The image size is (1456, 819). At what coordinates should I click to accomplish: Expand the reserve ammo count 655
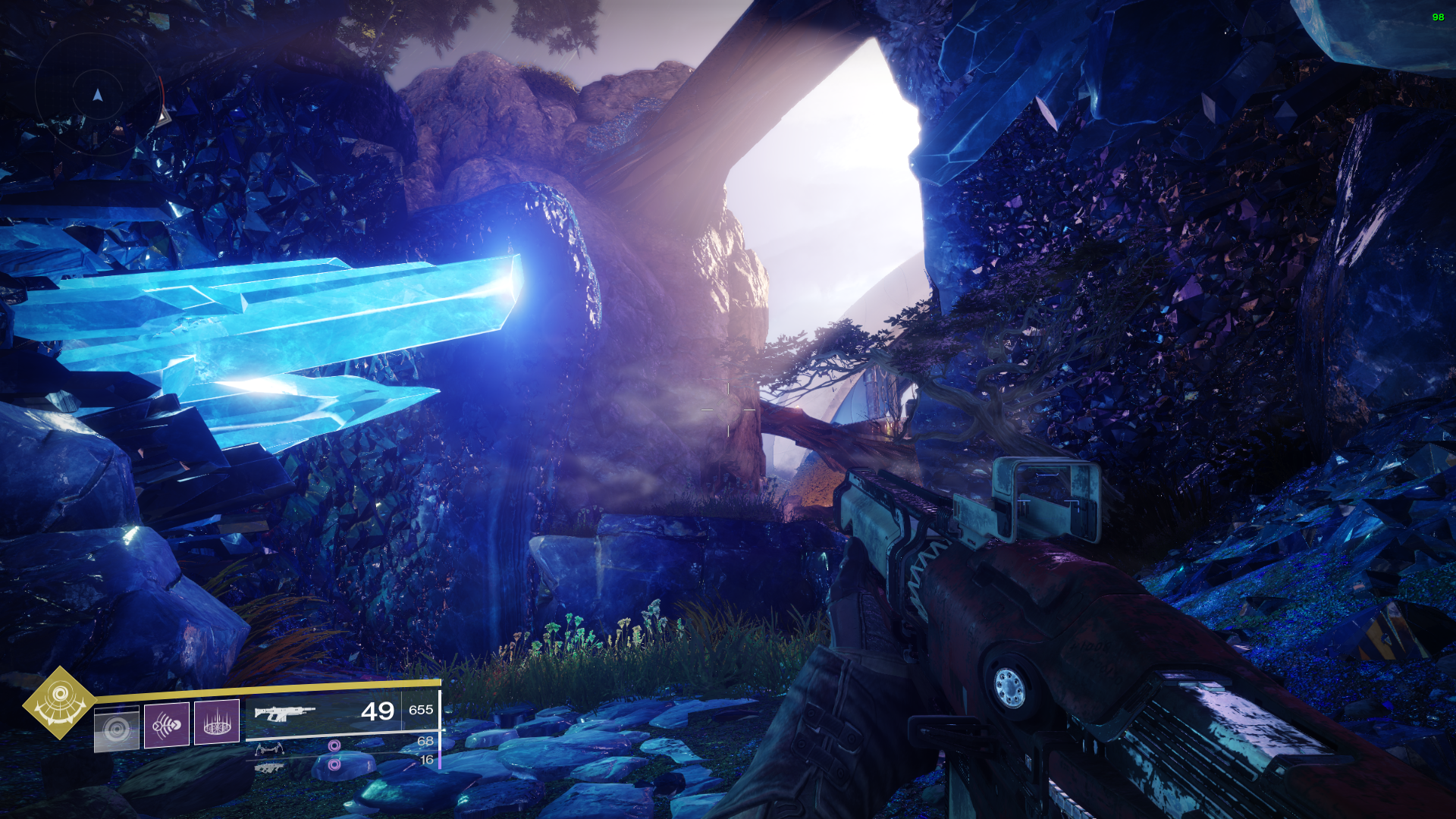[422, 710]
